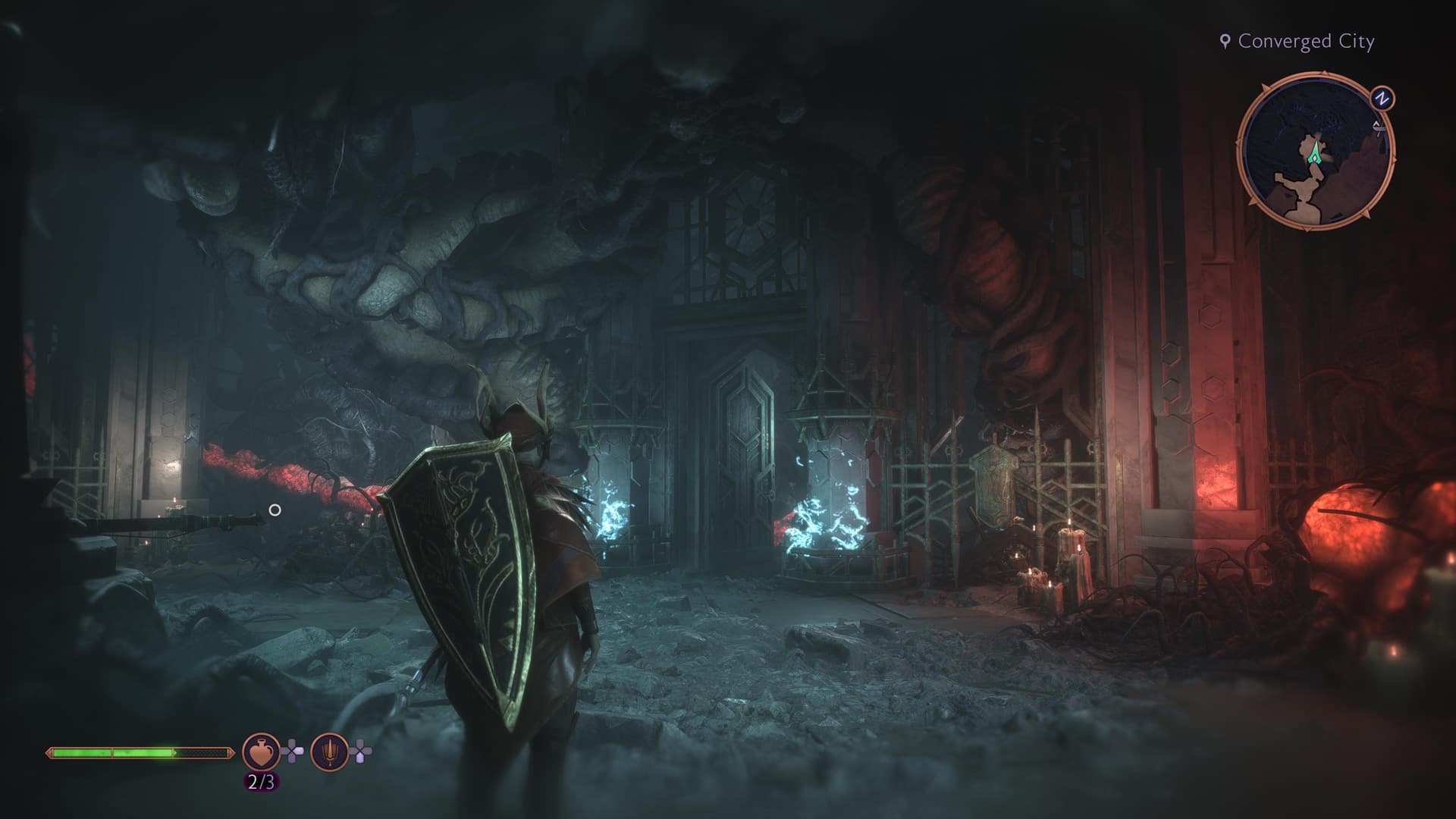Activate the sword ability icon
The width and height of the screenshot is (1456, 819).
pyautogui.click(x=329, y=752)
